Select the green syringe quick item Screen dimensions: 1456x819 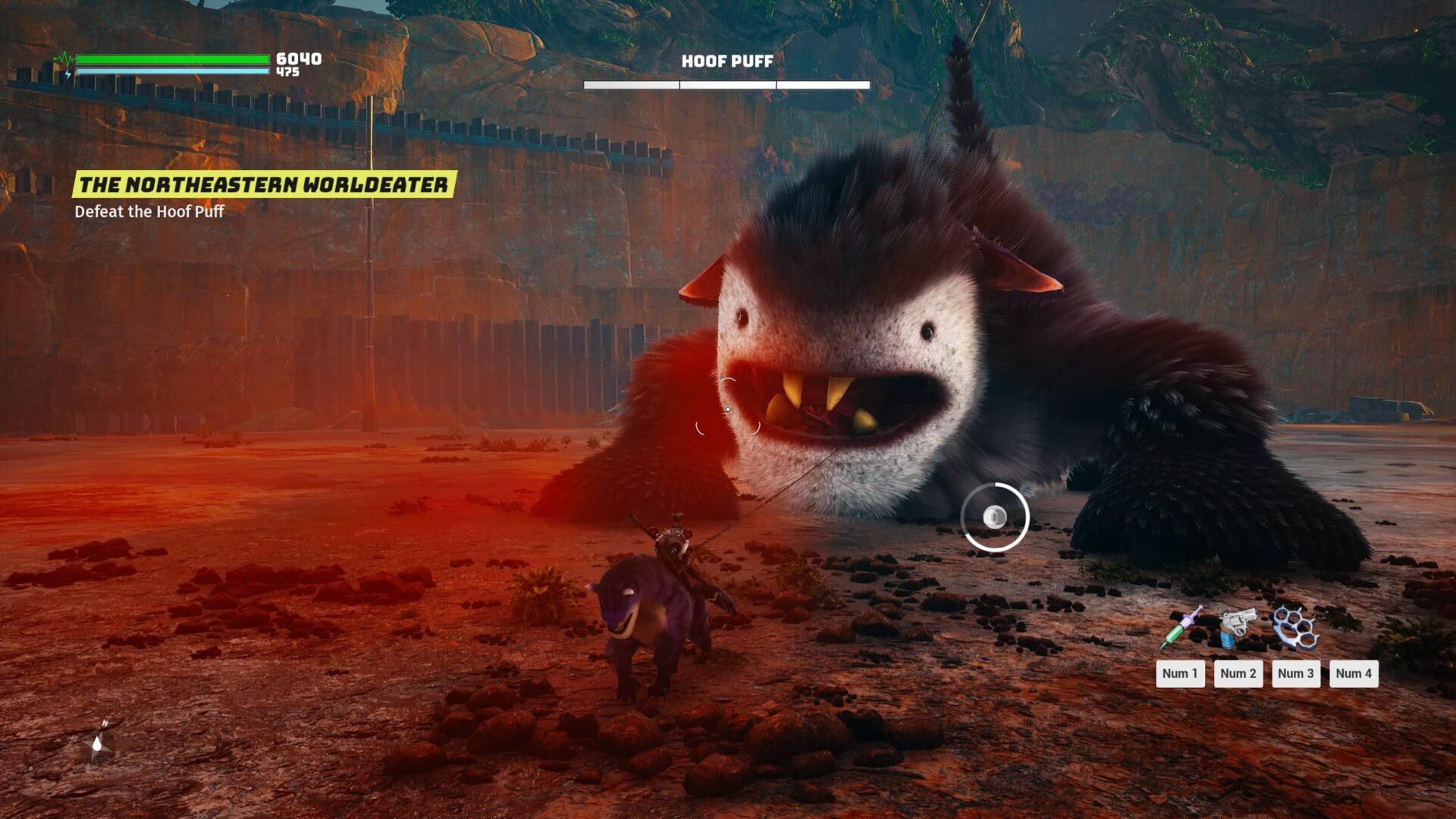[1181, 629]
